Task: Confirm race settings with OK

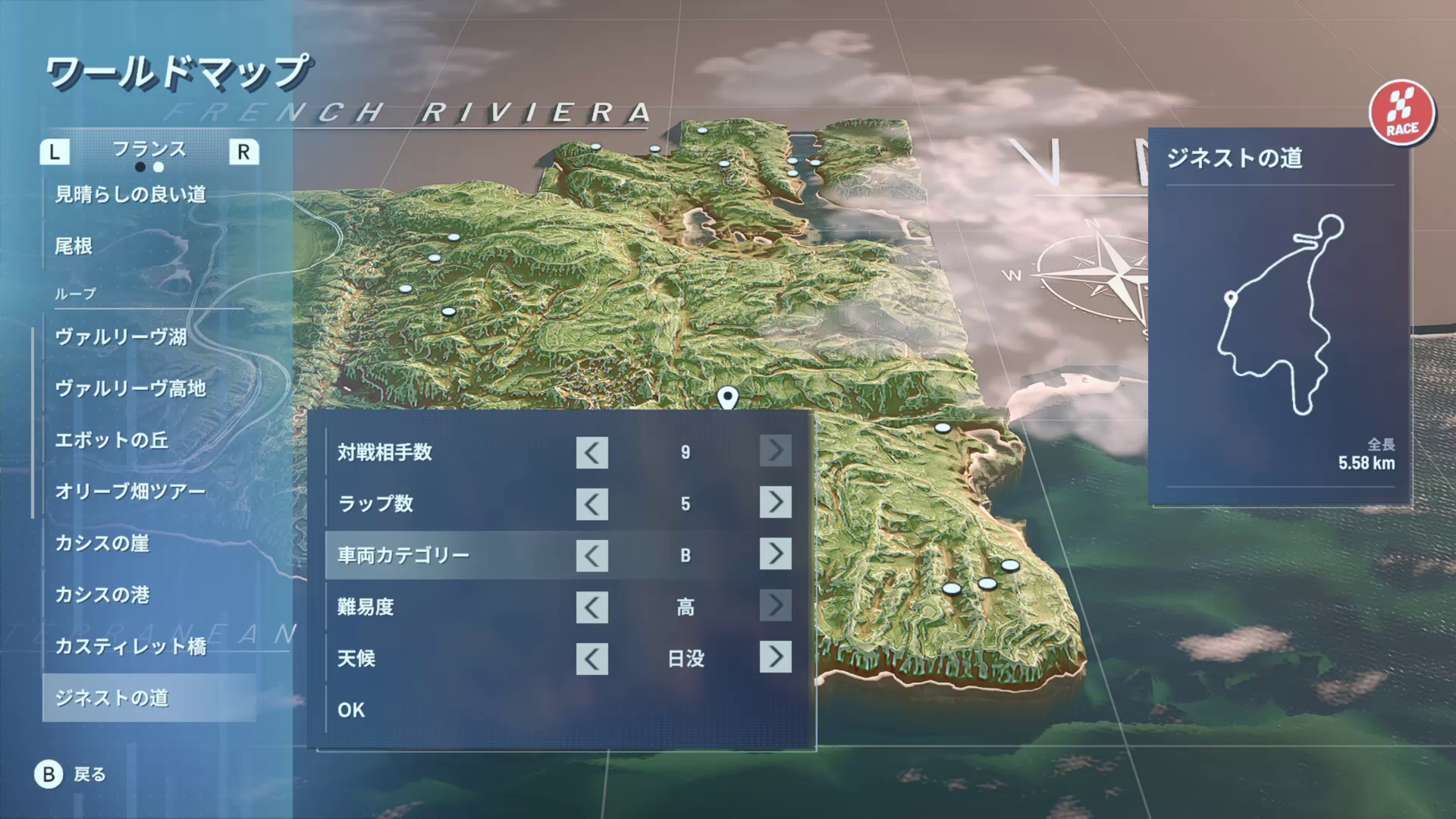Action: point(351,710)
